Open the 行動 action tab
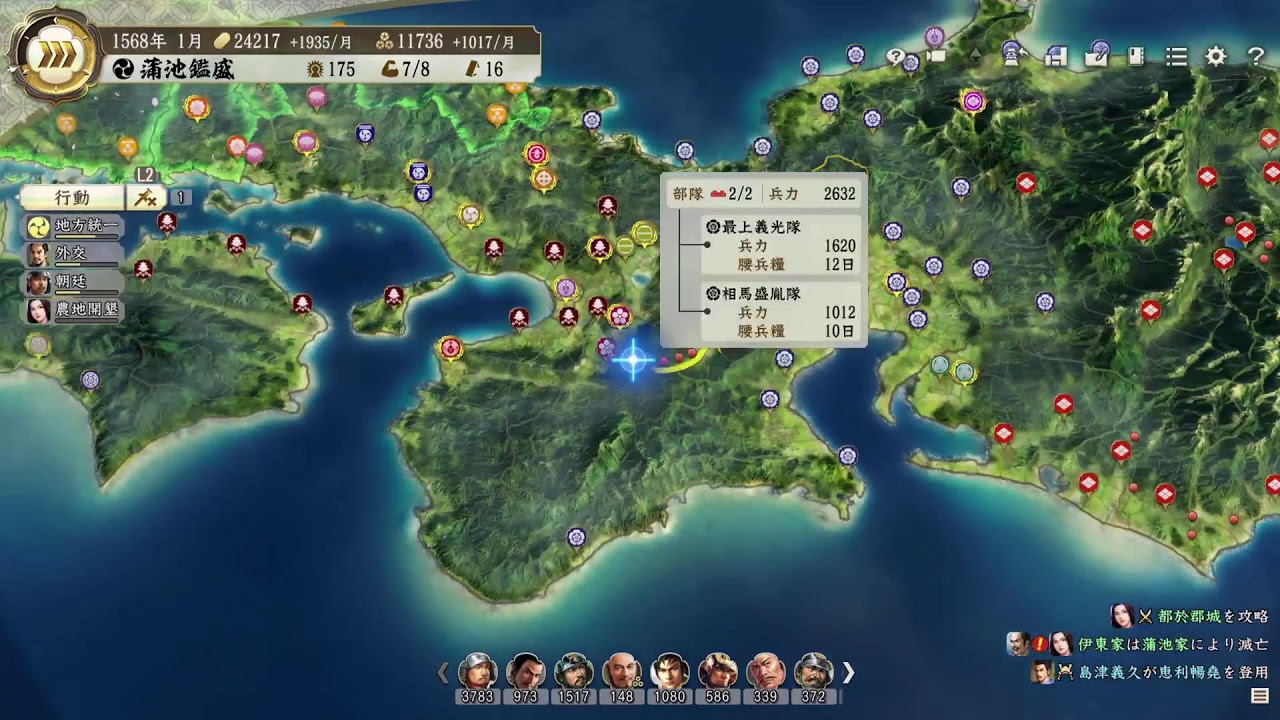 [x=72, y=197]
